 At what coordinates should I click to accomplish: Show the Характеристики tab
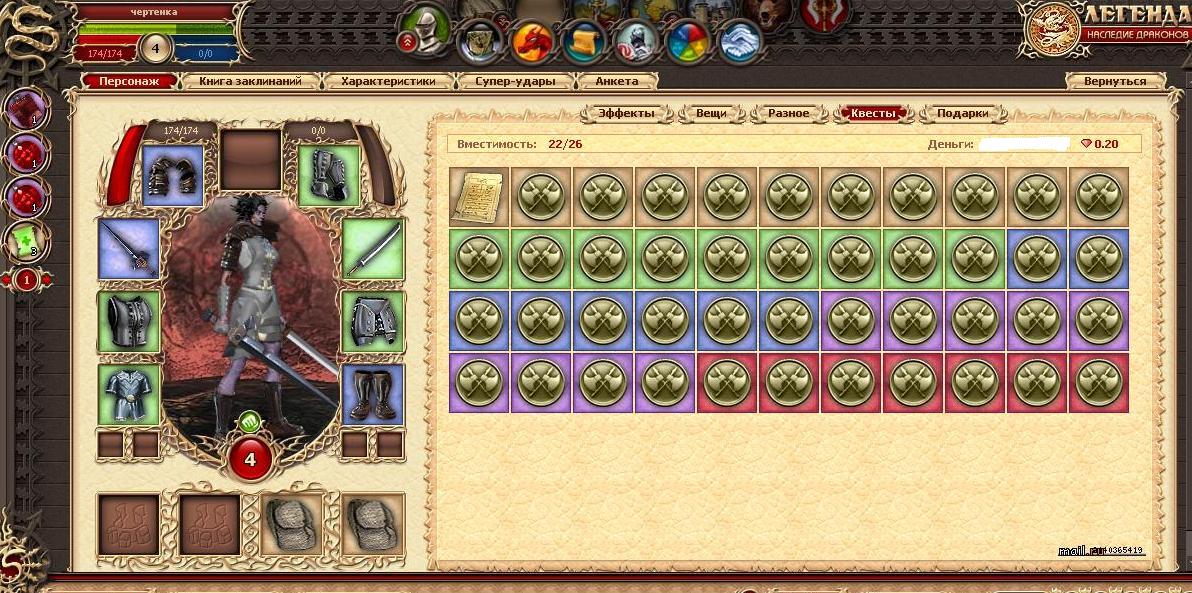[388, 81]
